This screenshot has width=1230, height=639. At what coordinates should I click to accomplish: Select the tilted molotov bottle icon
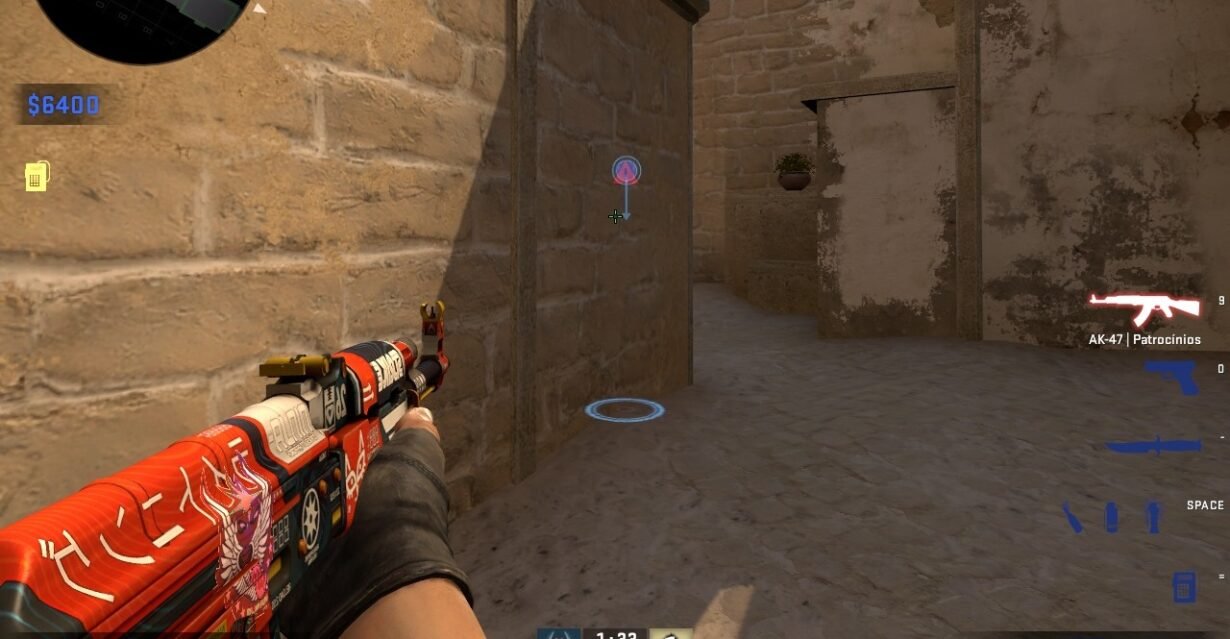coord(1072,517)
